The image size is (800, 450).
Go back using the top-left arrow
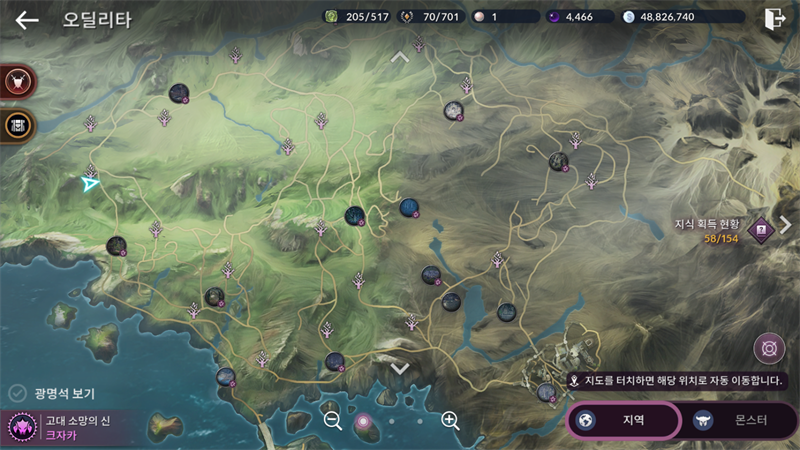pyautogui.click(x=27, y=20)
